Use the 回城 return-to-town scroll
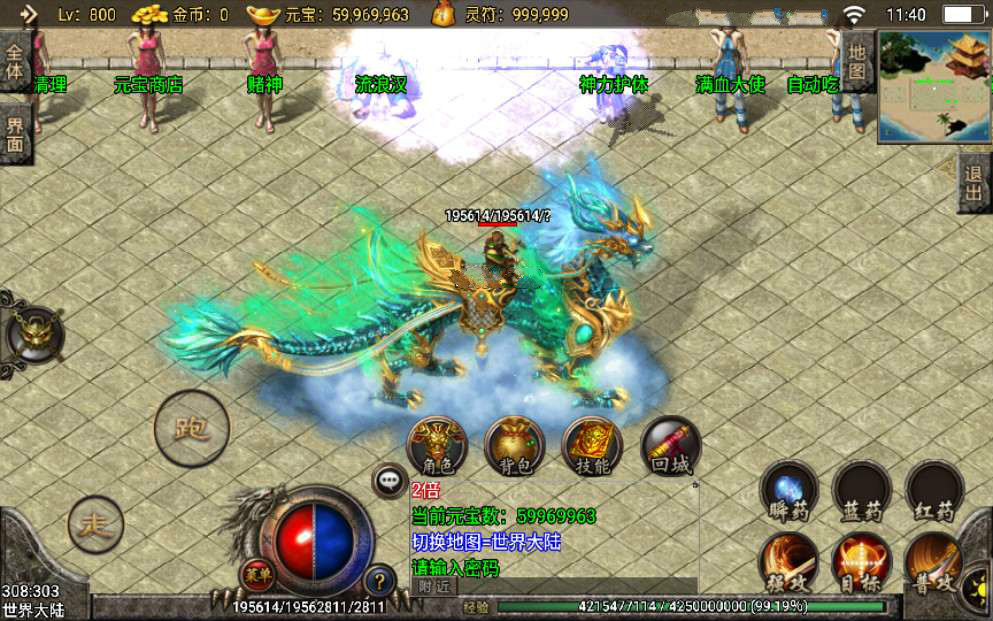Screen dimensions: 993x621 (x=670, y=446)
